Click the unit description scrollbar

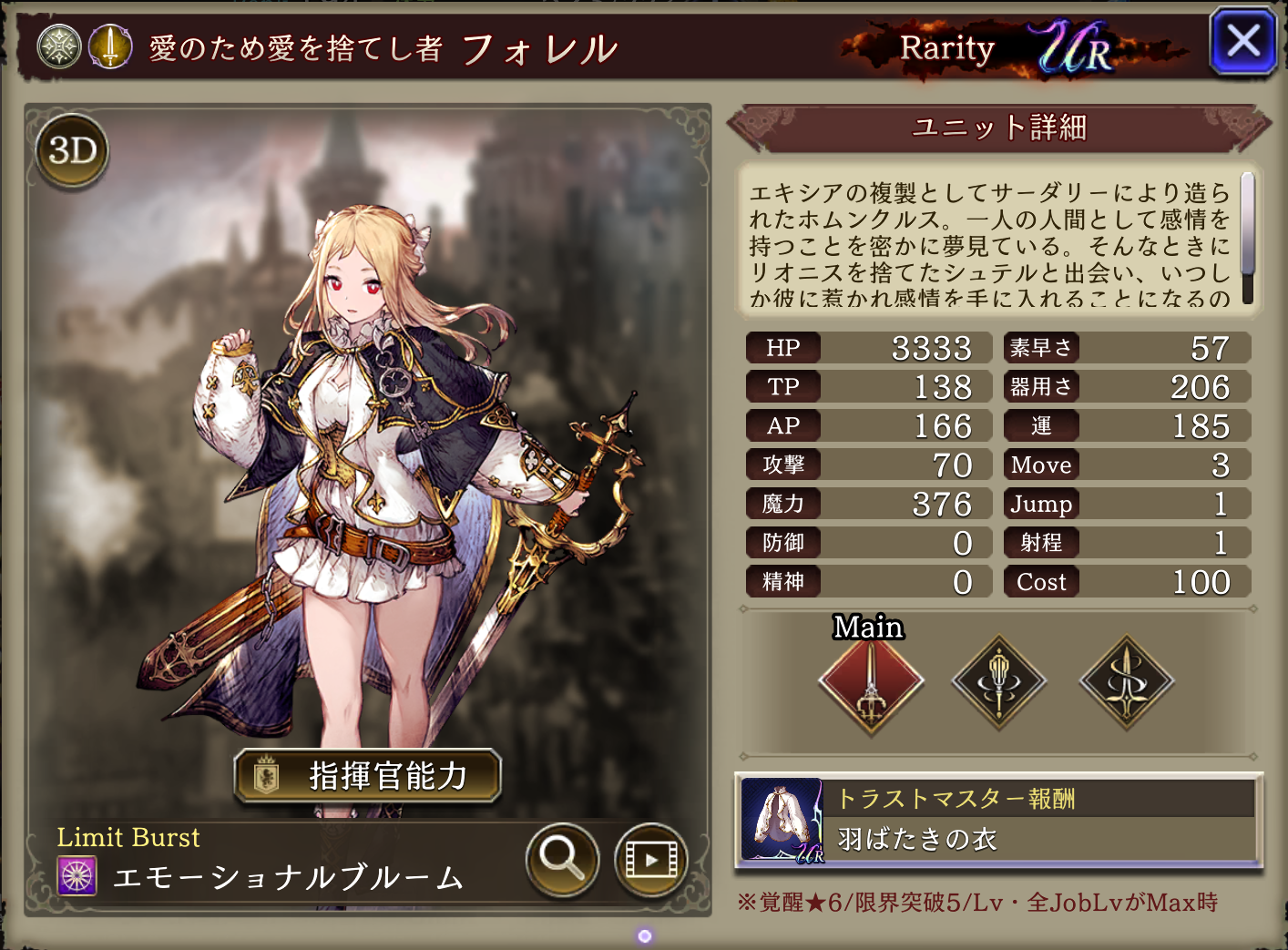pos(1247,237)
